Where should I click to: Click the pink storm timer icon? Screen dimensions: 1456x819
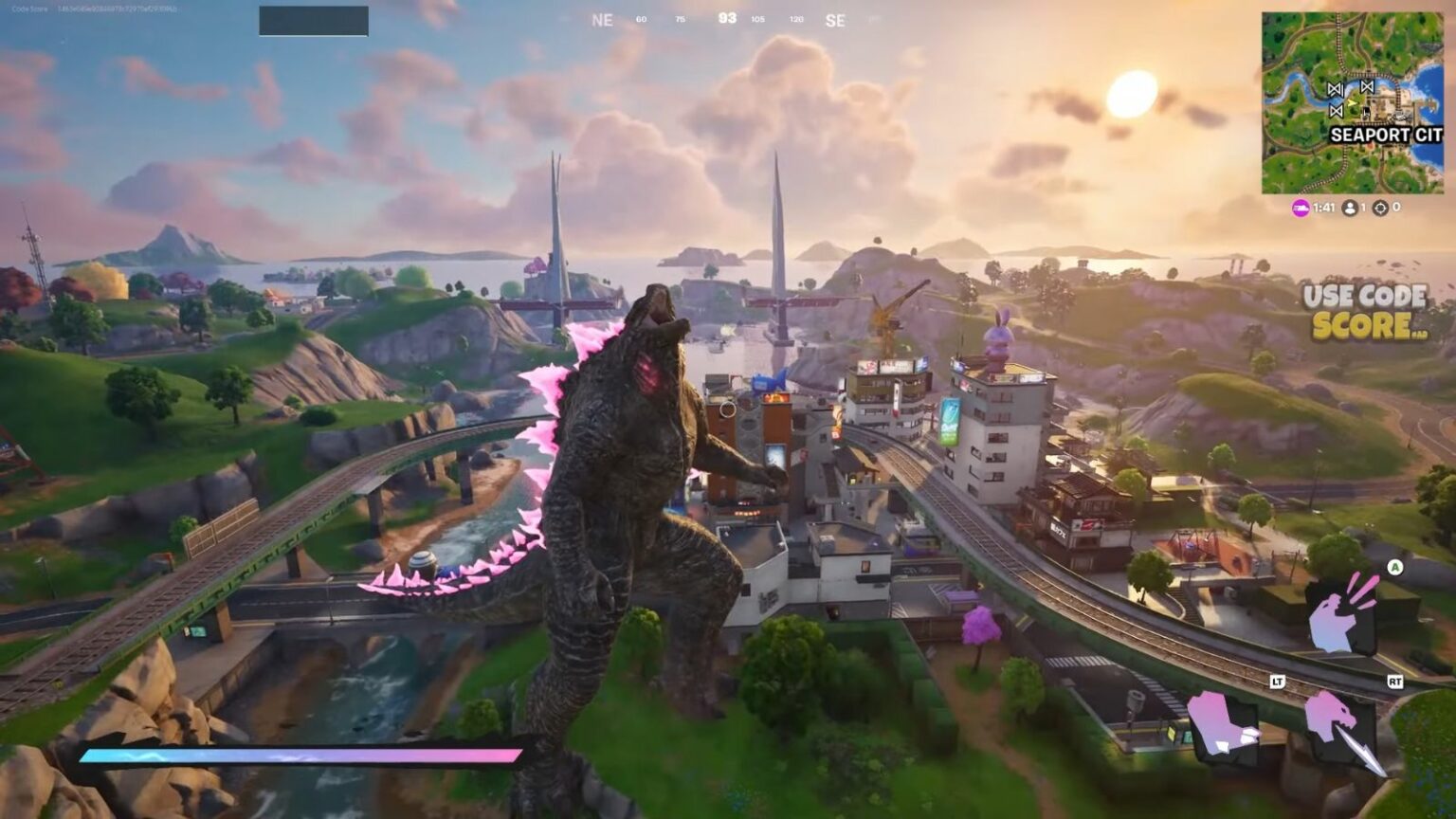1298,208
